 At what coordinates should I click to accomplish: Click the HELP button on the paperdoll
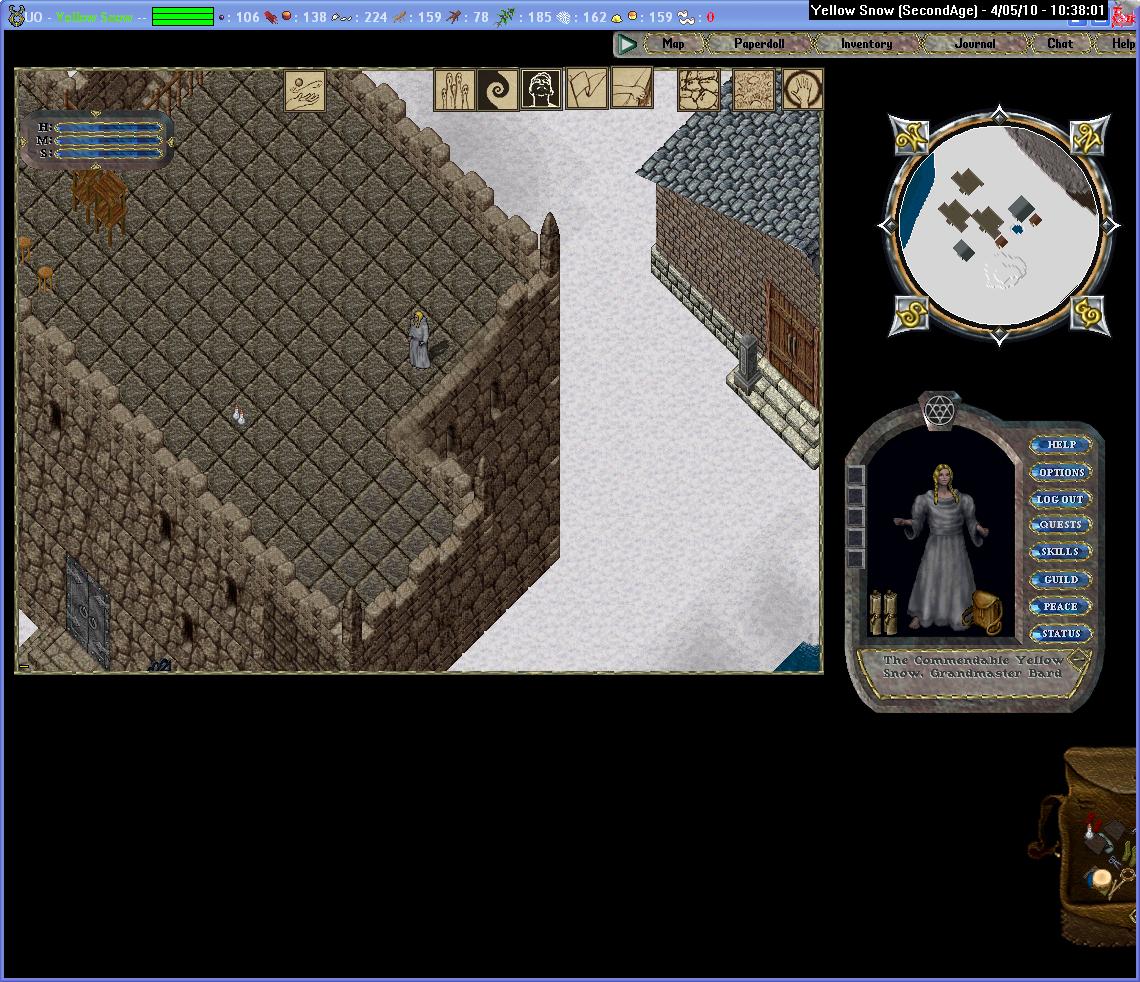coord(1061,445)
